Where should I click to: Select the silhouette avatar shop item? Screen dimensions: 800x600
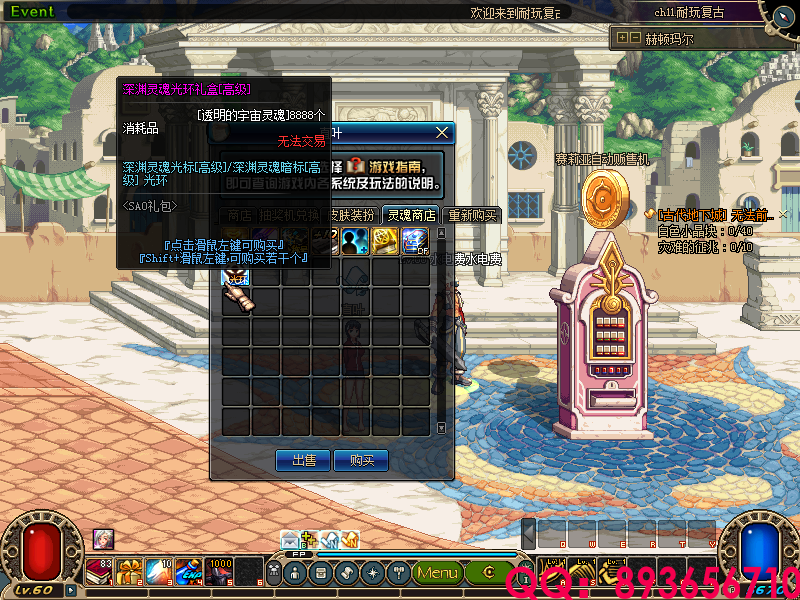coord(355,242)
